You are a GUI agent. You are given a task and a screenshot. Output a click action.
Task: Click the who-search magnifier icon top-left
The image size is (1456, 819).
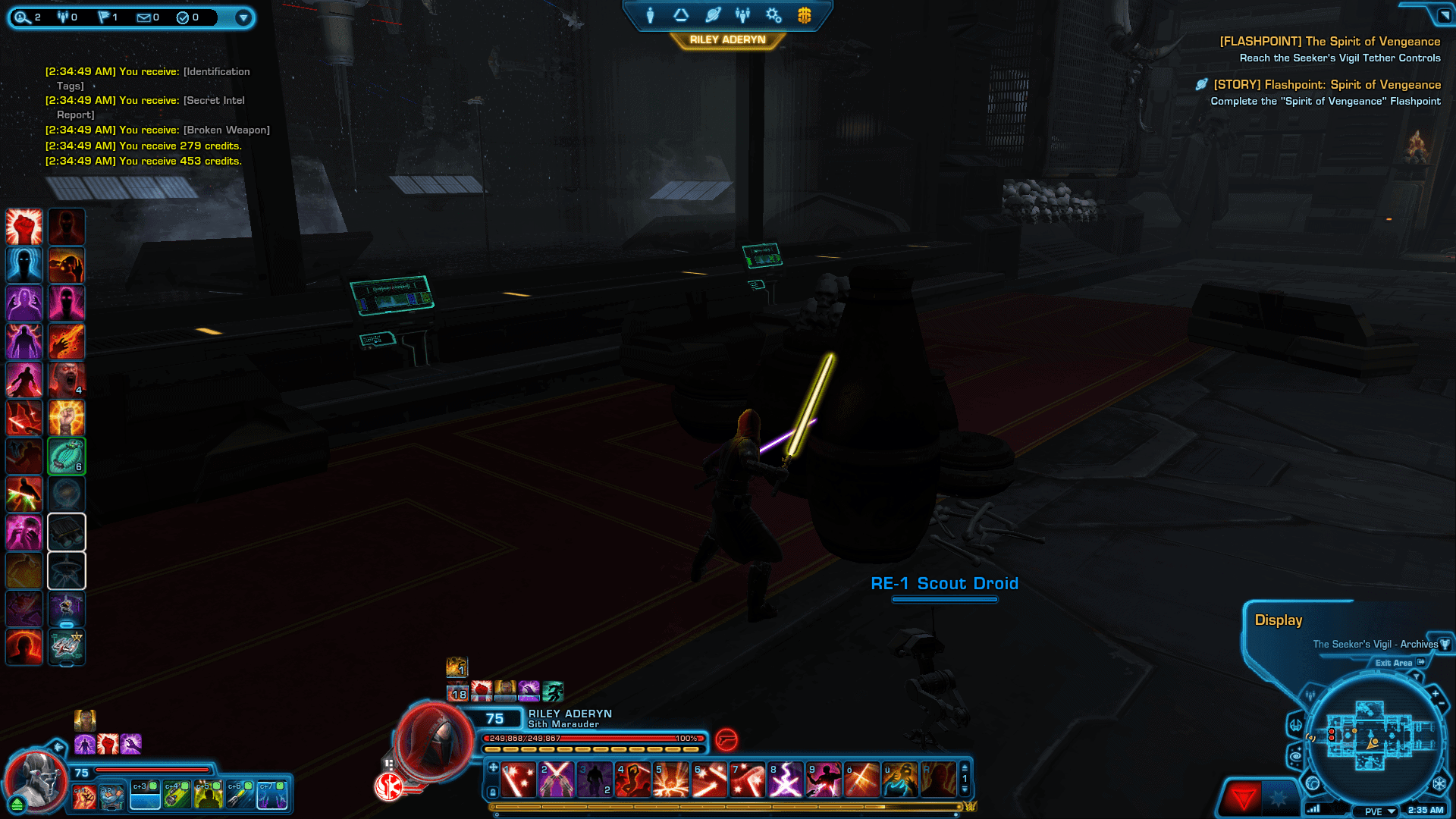coord(23,17)
